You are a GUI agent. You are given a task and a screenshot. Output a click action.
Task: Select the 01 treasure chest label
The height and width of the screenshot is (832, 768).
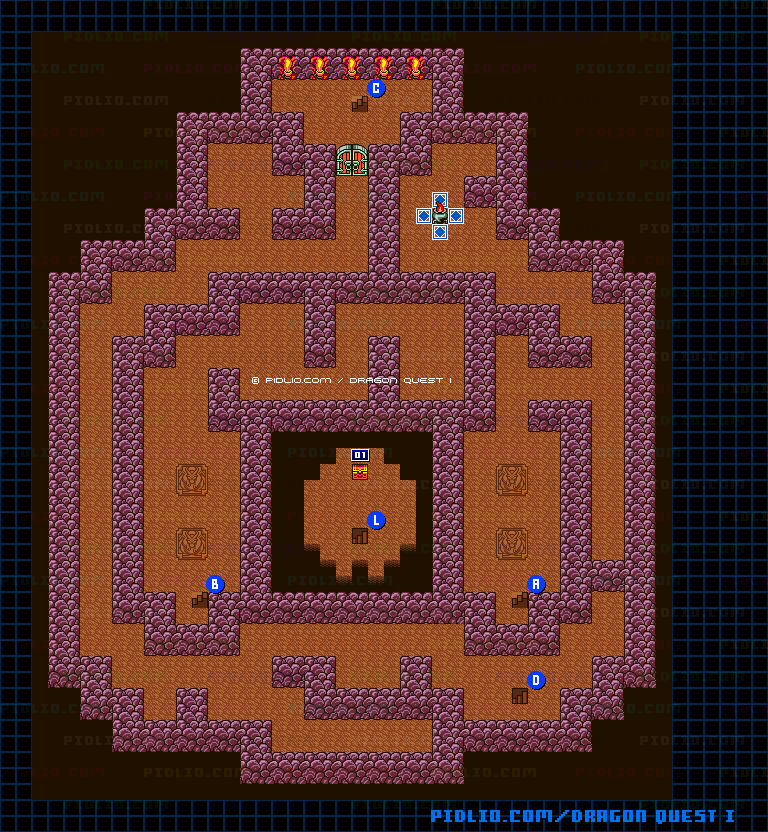tap(360, 455)
